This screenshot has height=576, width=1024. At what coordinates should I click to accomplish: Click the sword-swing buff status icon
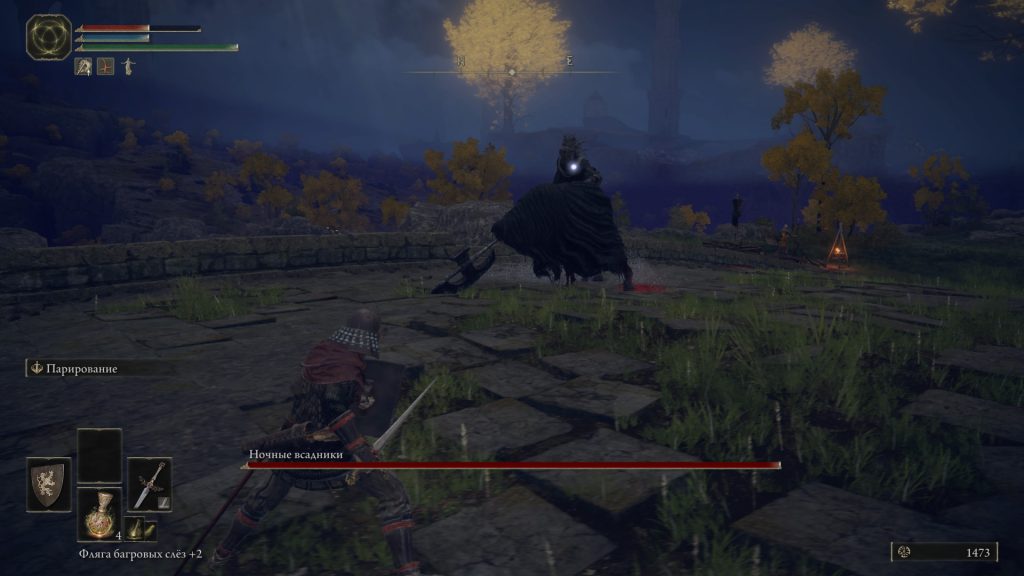point(84,67)
